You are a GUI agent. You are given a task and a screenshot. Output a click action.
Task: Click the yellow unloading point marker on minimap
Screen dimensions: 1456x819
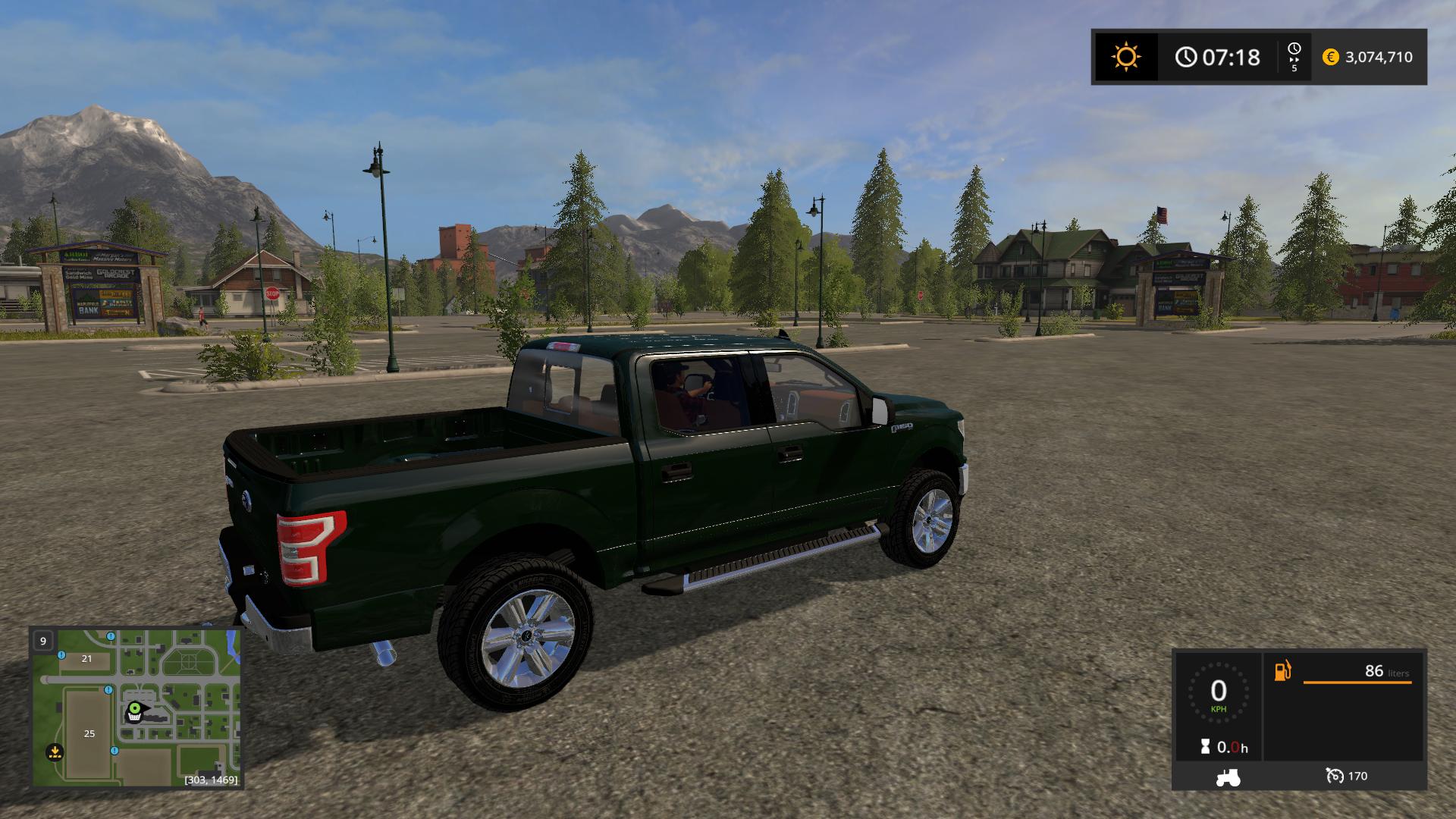(55, 752)
